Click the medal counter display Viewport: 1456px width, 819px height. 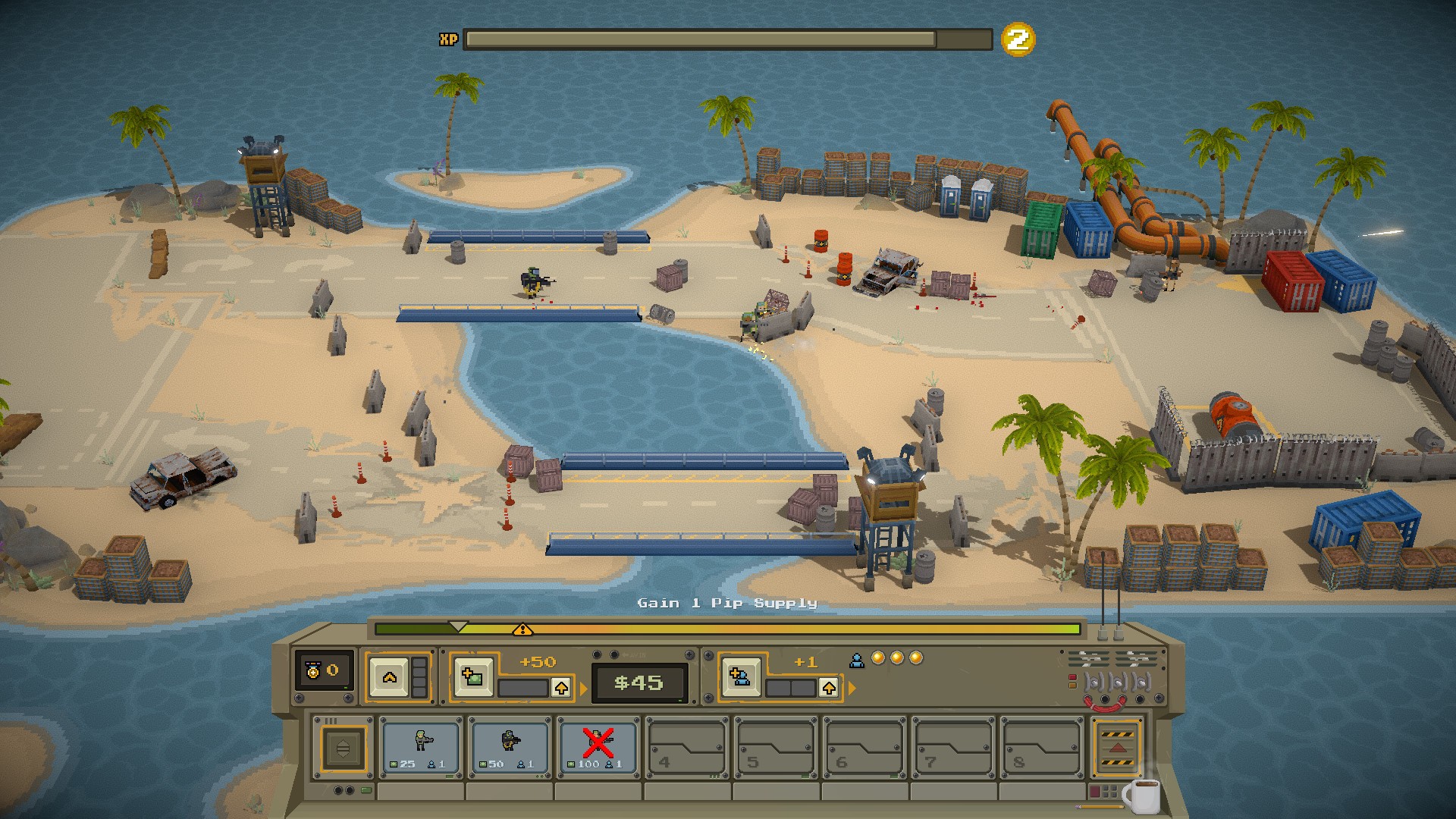coord(324,670)
